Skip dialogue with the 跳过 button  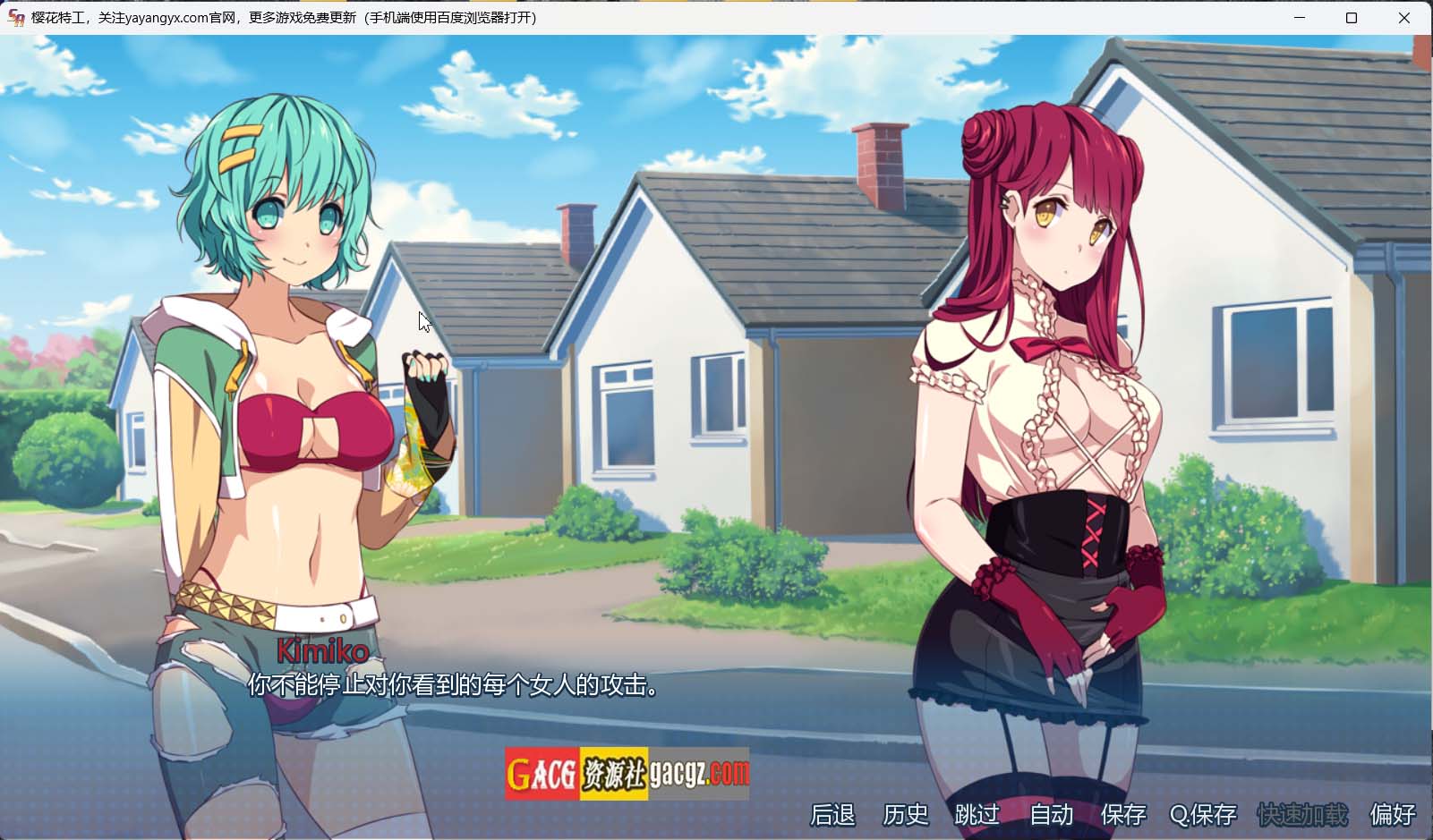tap(977, 815)
